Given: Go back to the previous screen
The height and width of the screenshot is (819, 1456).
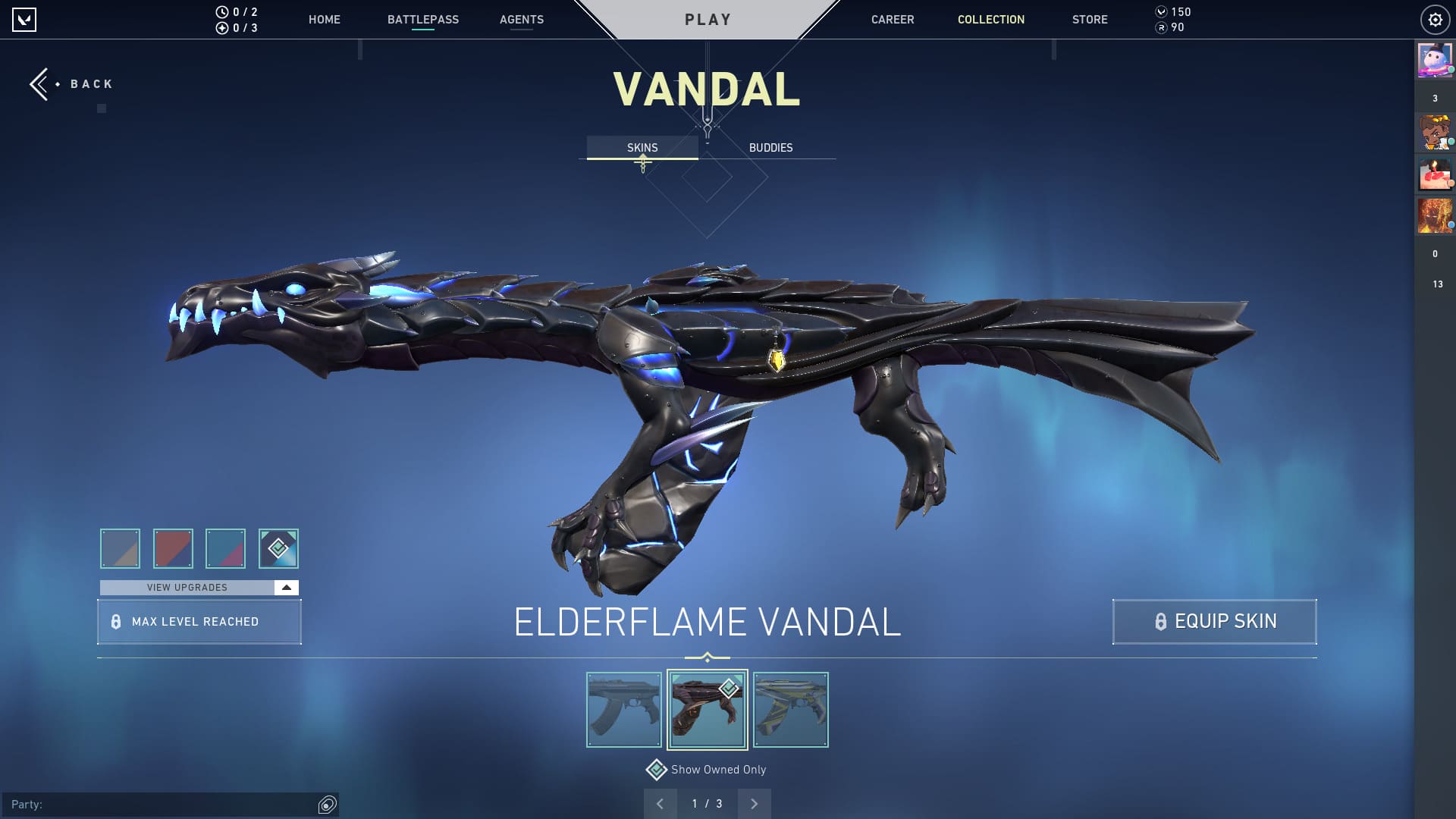Looking at the screenshot, I should (72, 84).
